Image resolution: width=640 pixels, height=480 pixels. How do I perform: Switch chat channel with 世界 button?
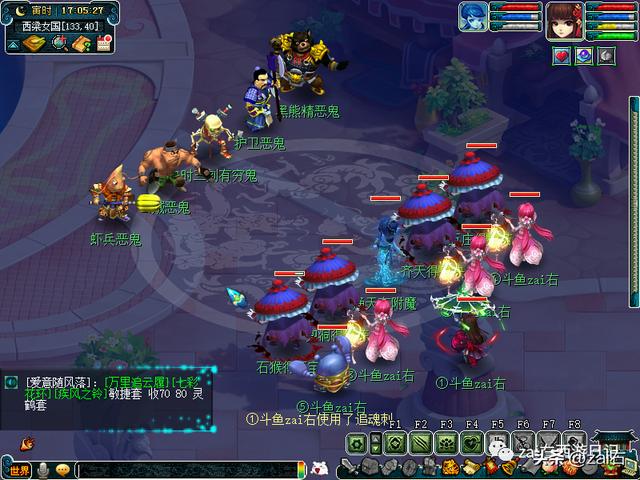coord(17,470)
